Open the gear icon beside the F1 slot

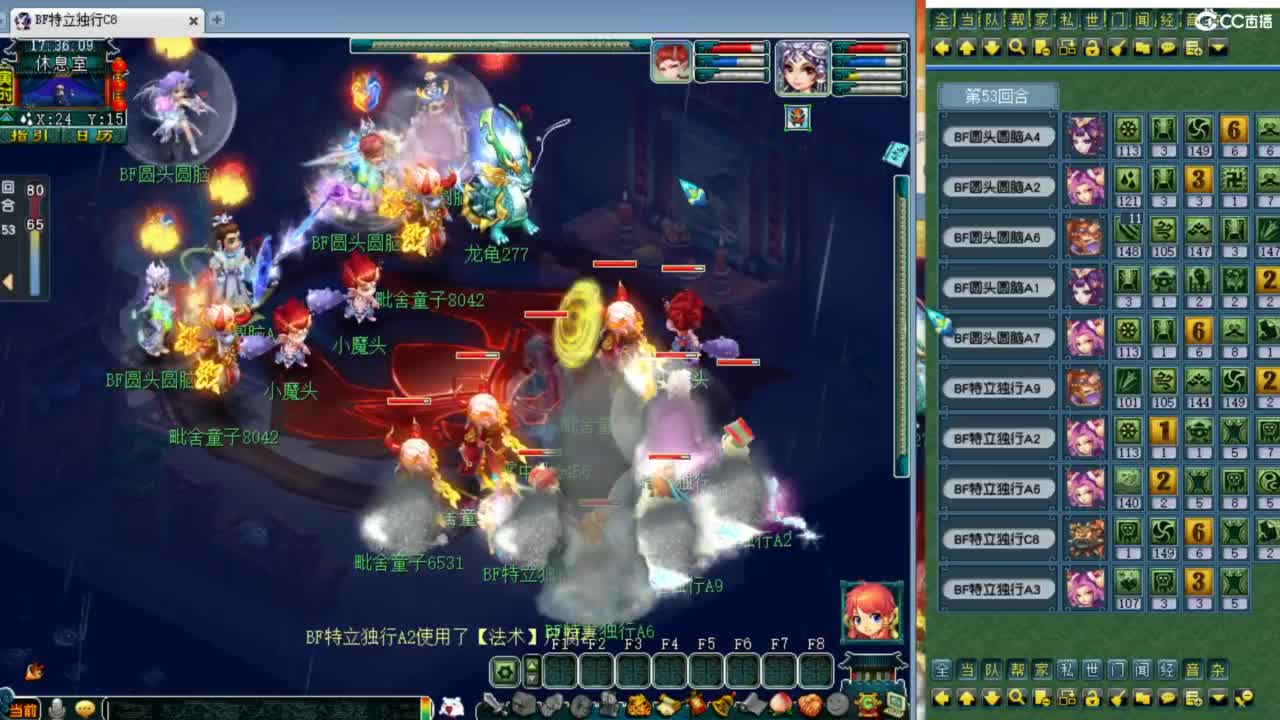coord(503,670)
